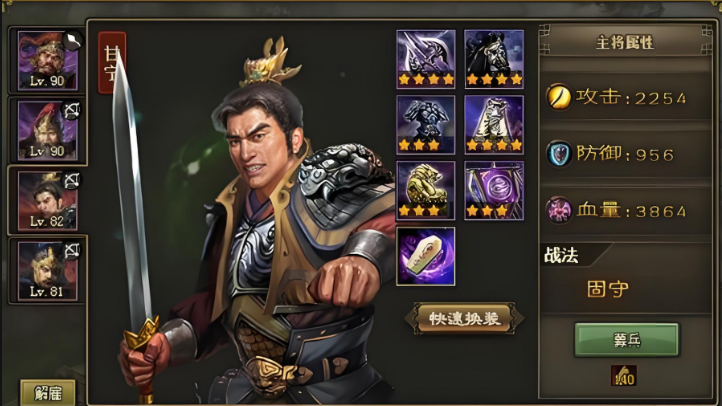Dismiss the general with the 解雇 button

tap(48, 391)
